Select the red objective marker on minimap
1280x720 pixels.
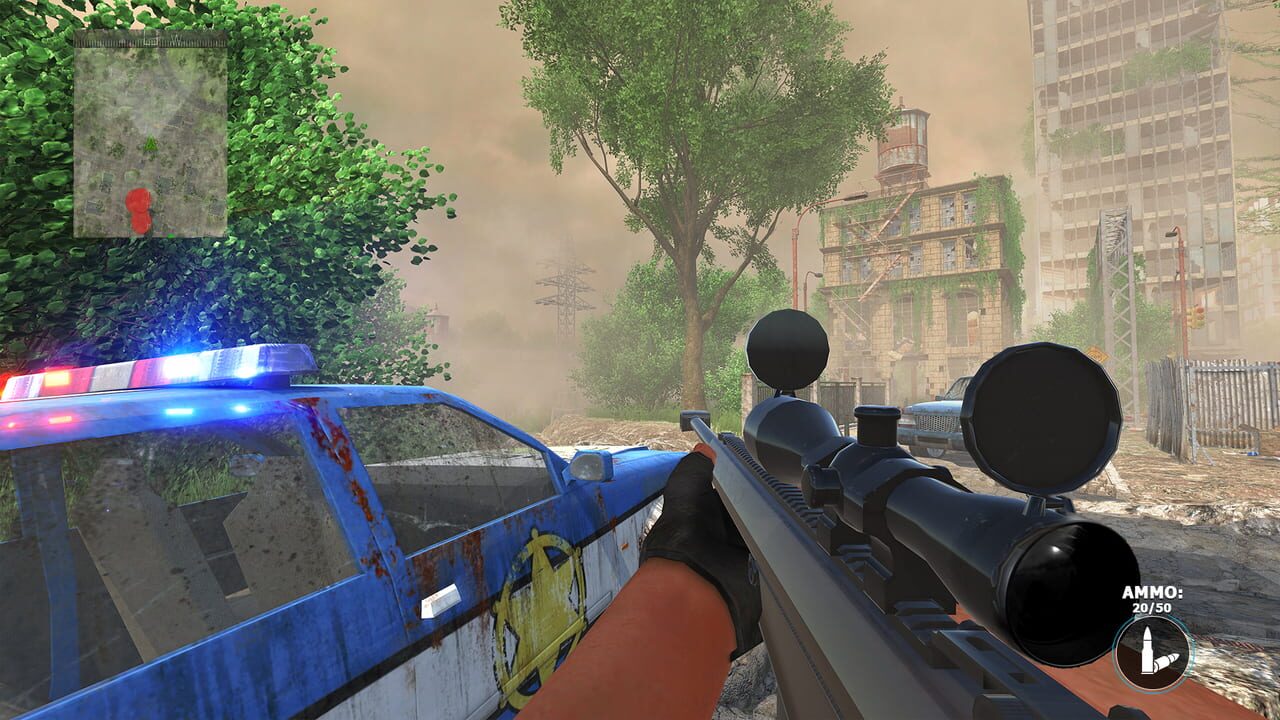(137, 201)
